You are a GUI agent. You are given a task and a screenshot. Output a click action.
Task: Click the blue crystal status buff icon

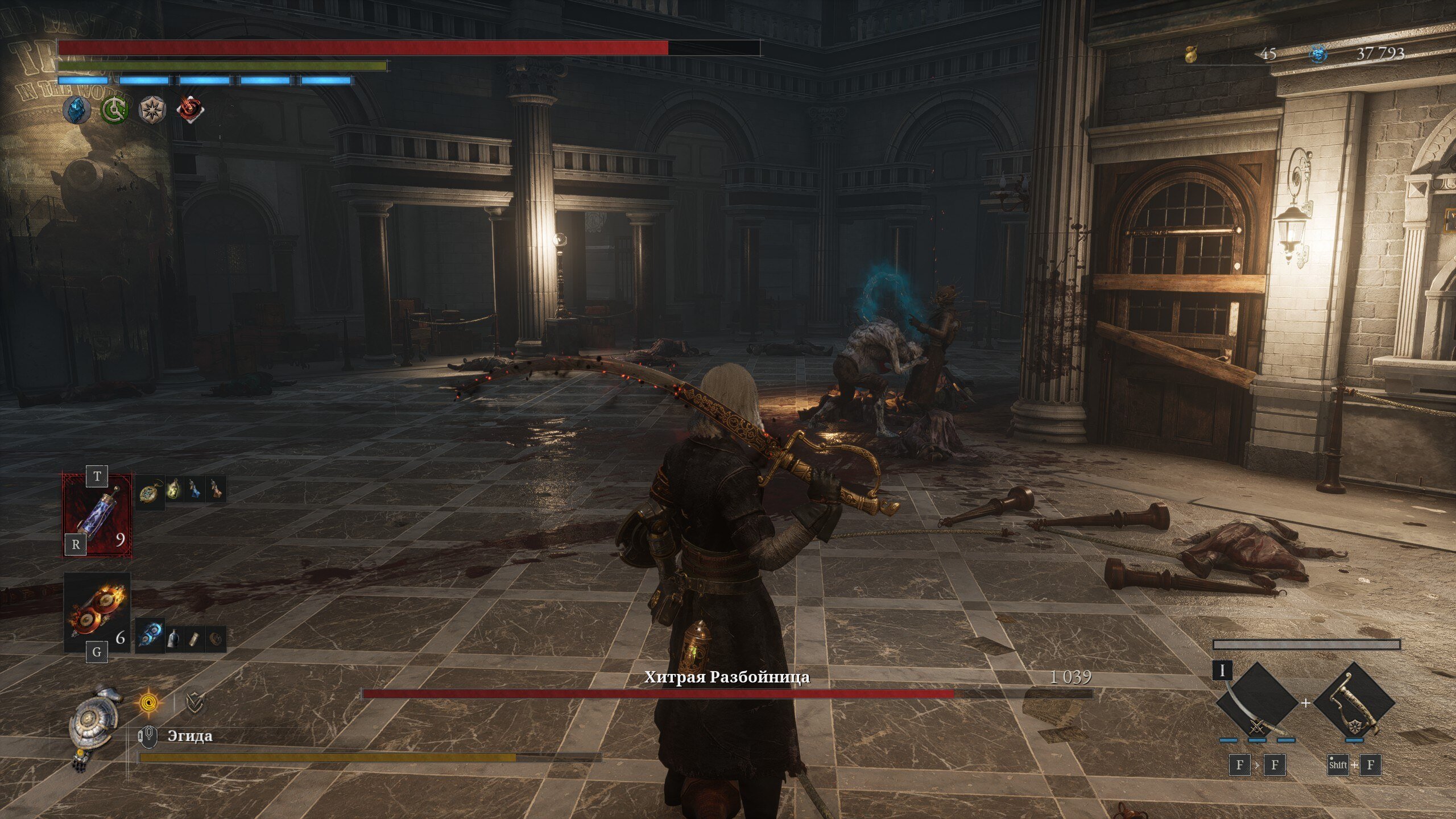point(76,109)
